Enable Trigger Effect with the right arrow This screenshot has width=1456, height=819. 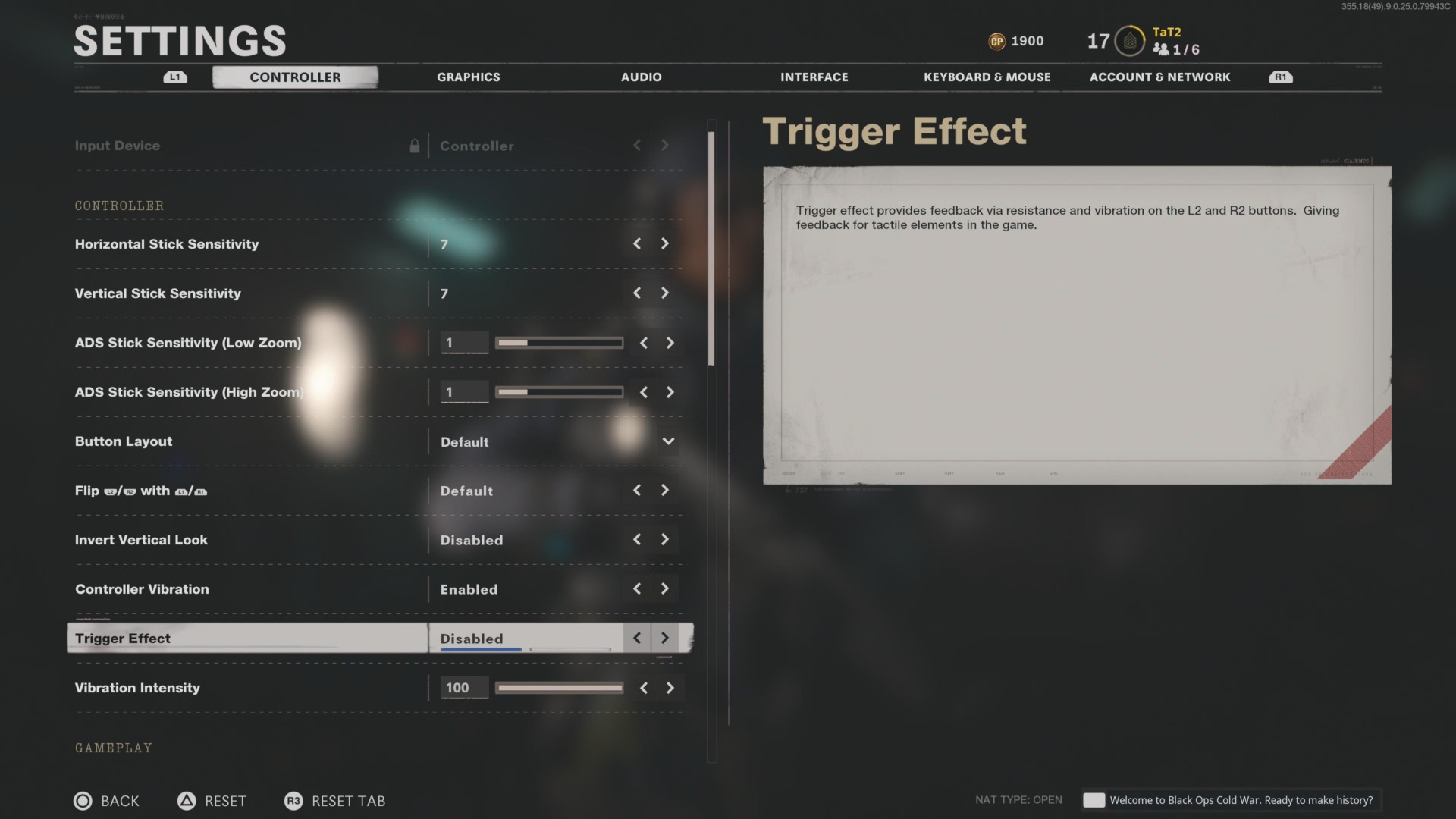click(664, 638)
